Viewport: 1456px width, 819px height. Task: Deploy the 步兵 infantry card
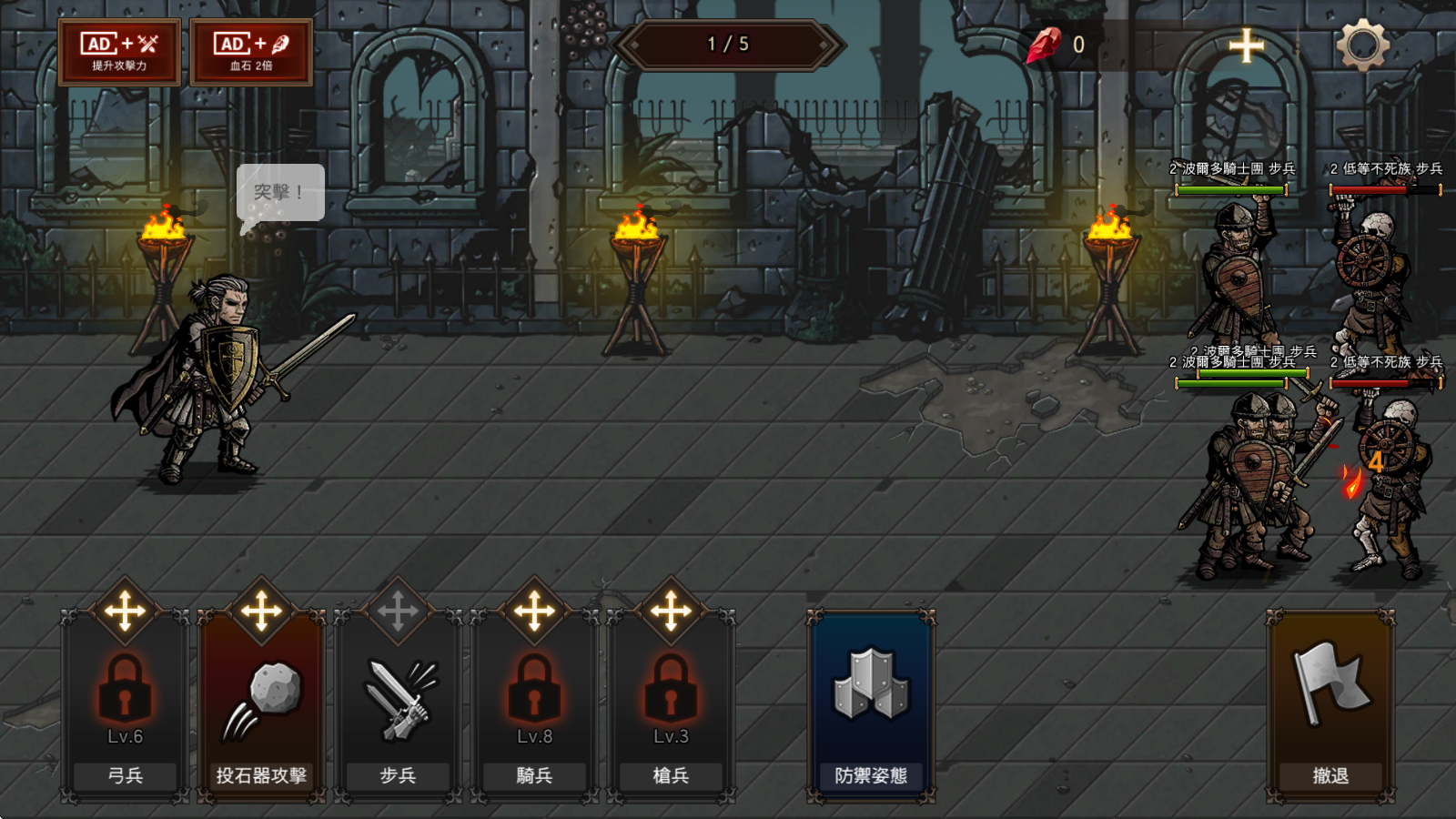pos(398,705)
